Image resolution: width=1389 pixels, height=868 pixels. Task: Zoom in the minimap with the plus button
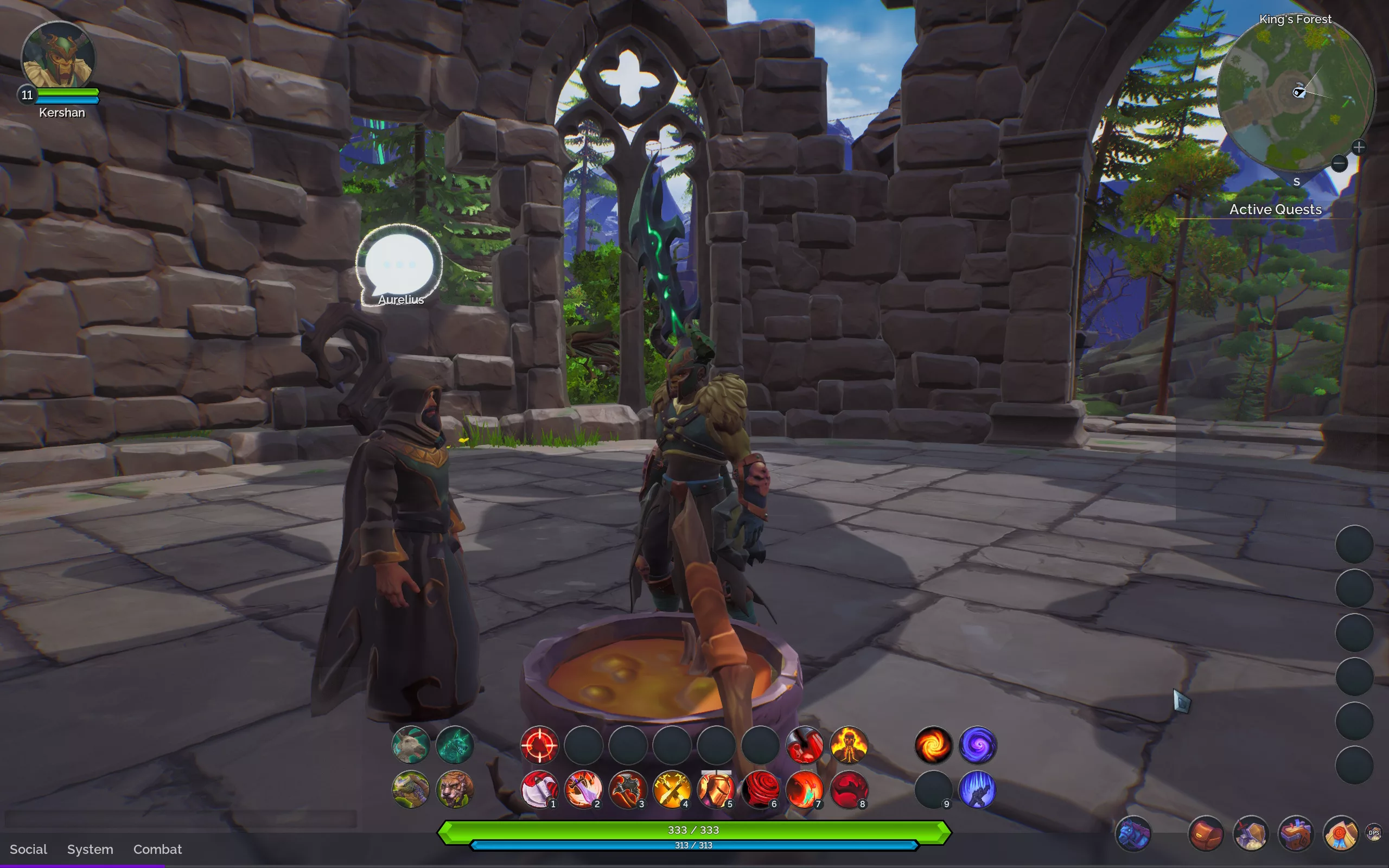tap(1358, 148)
